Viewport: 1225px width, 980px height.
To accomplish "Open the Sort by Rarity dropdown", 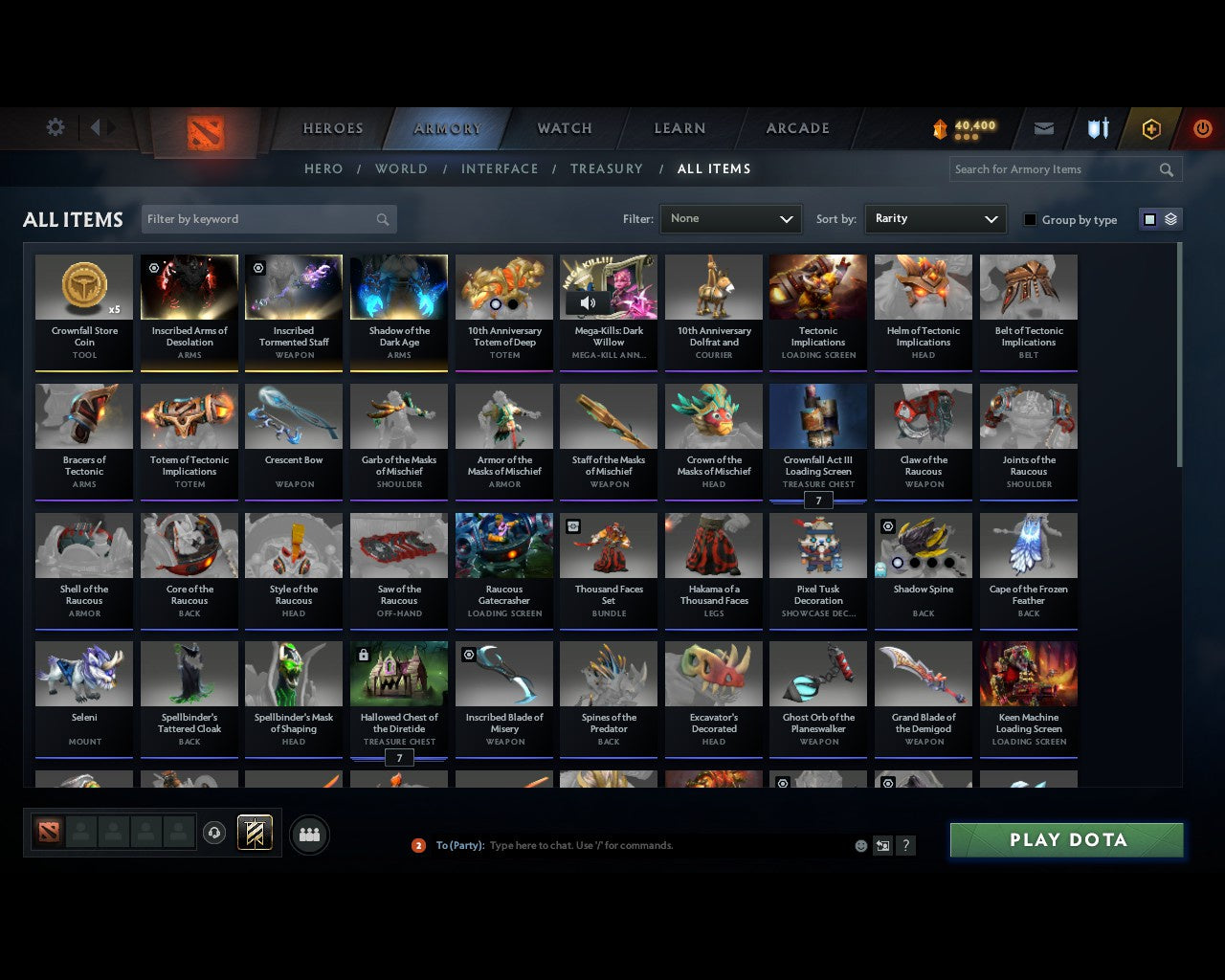I will pos(935,219).
